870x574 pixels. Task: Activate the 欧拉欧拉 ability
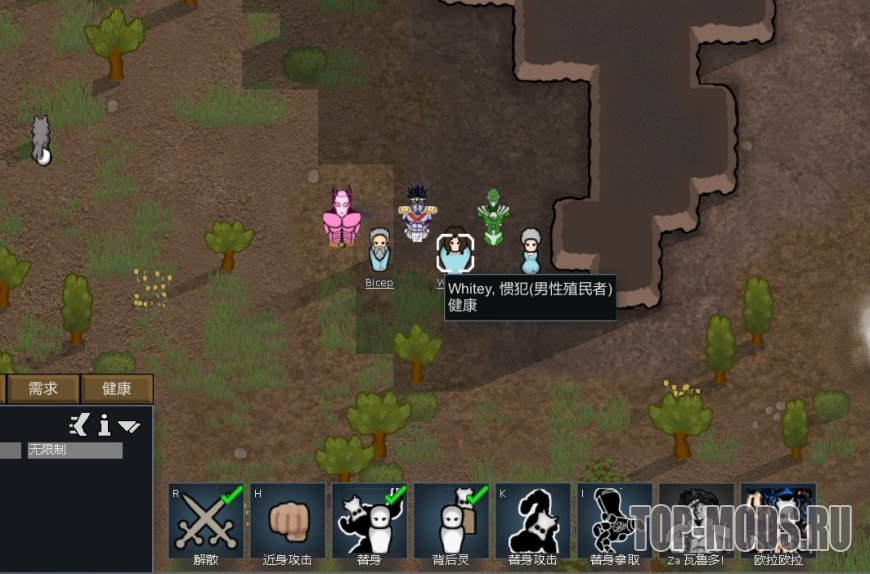click(x=778, y=522)
